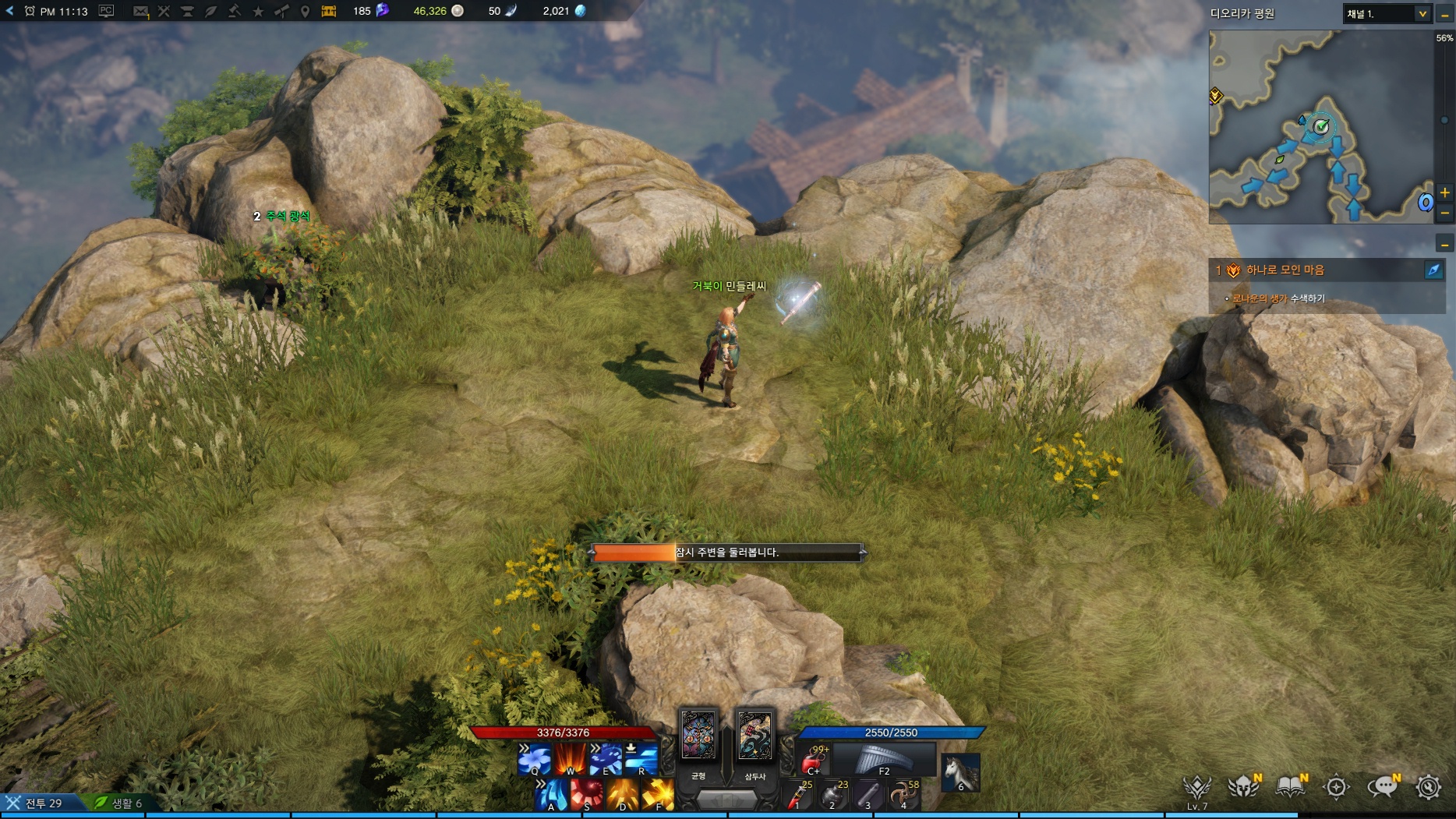Select the 균형 tarot card
Screen dimensions: 1456x819
[x=698, y=735]
